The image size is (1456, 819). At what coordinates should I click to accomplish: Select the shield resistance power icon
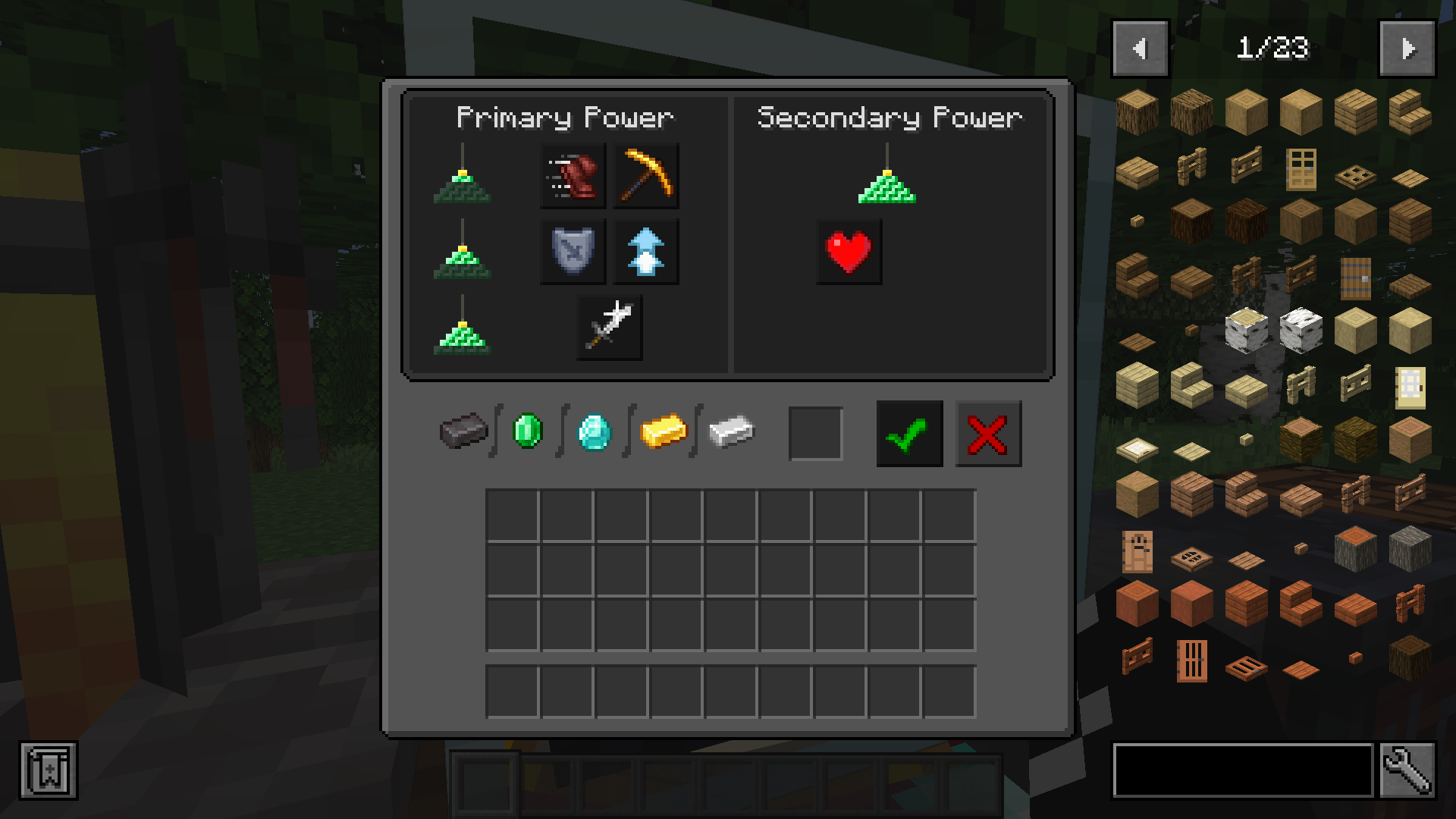click(x=573, y=251)
